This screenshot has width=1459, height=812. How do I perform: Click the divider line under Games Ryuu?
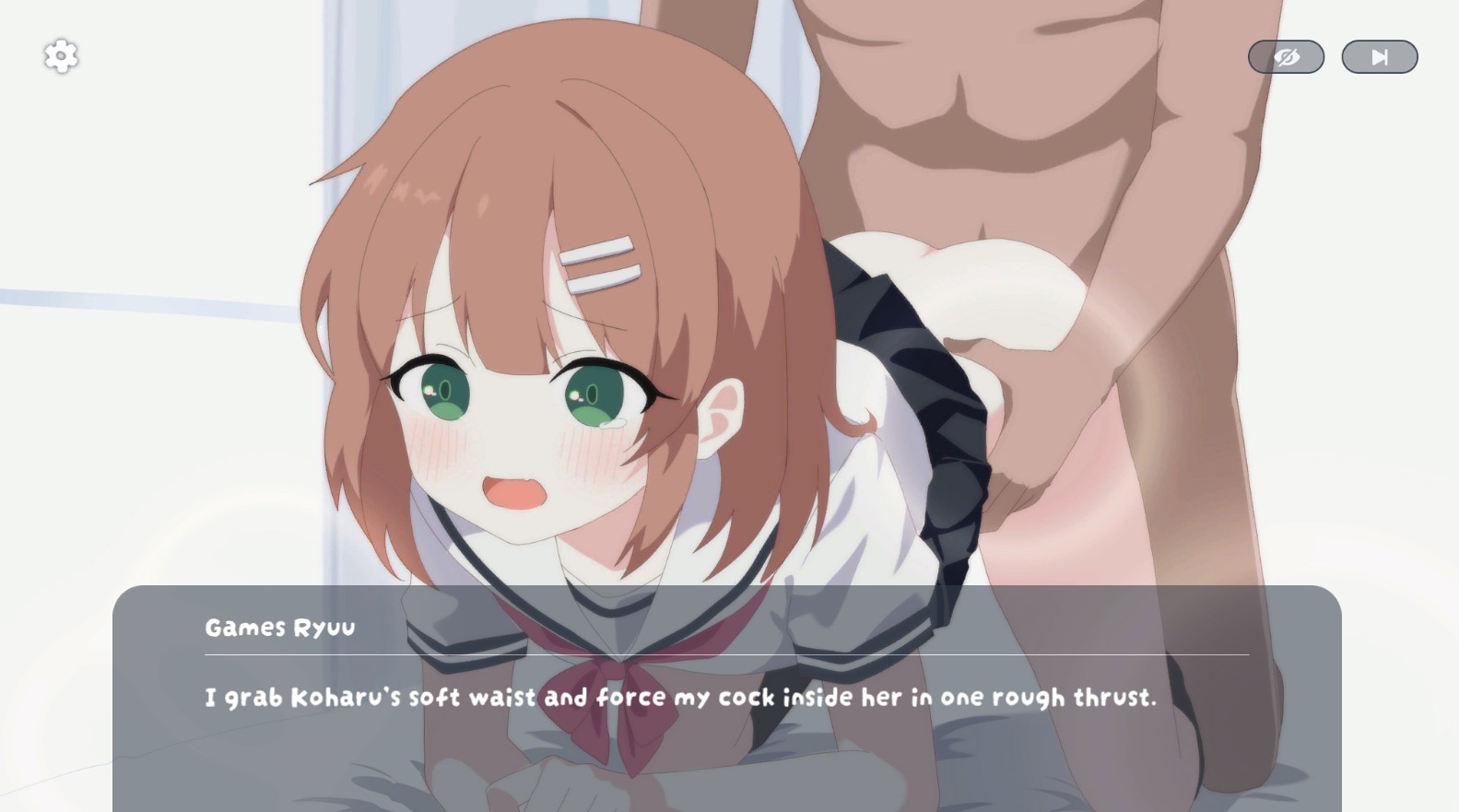[x=728, y=656]
